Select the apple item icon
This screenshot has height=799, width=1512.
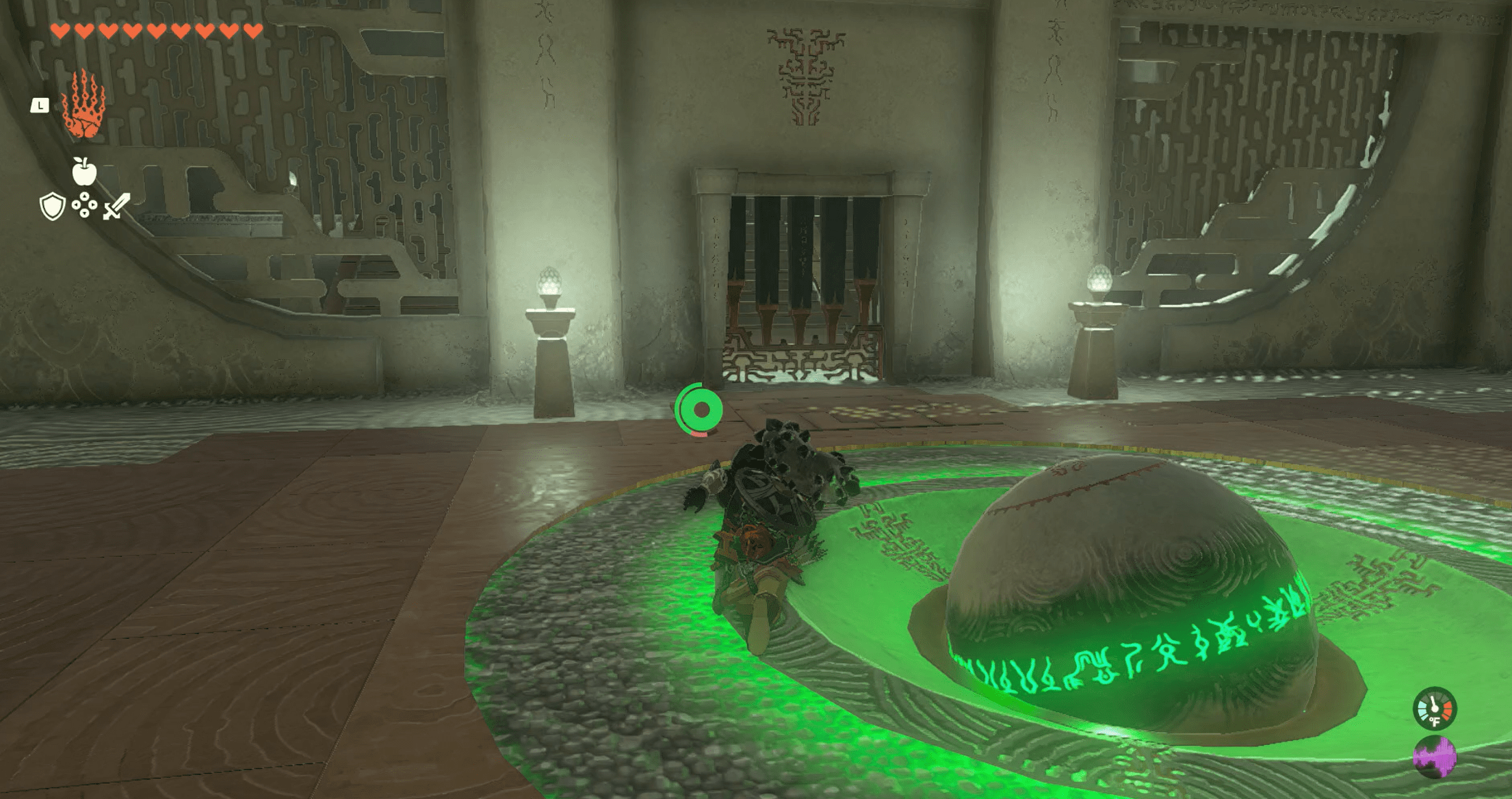84,172
